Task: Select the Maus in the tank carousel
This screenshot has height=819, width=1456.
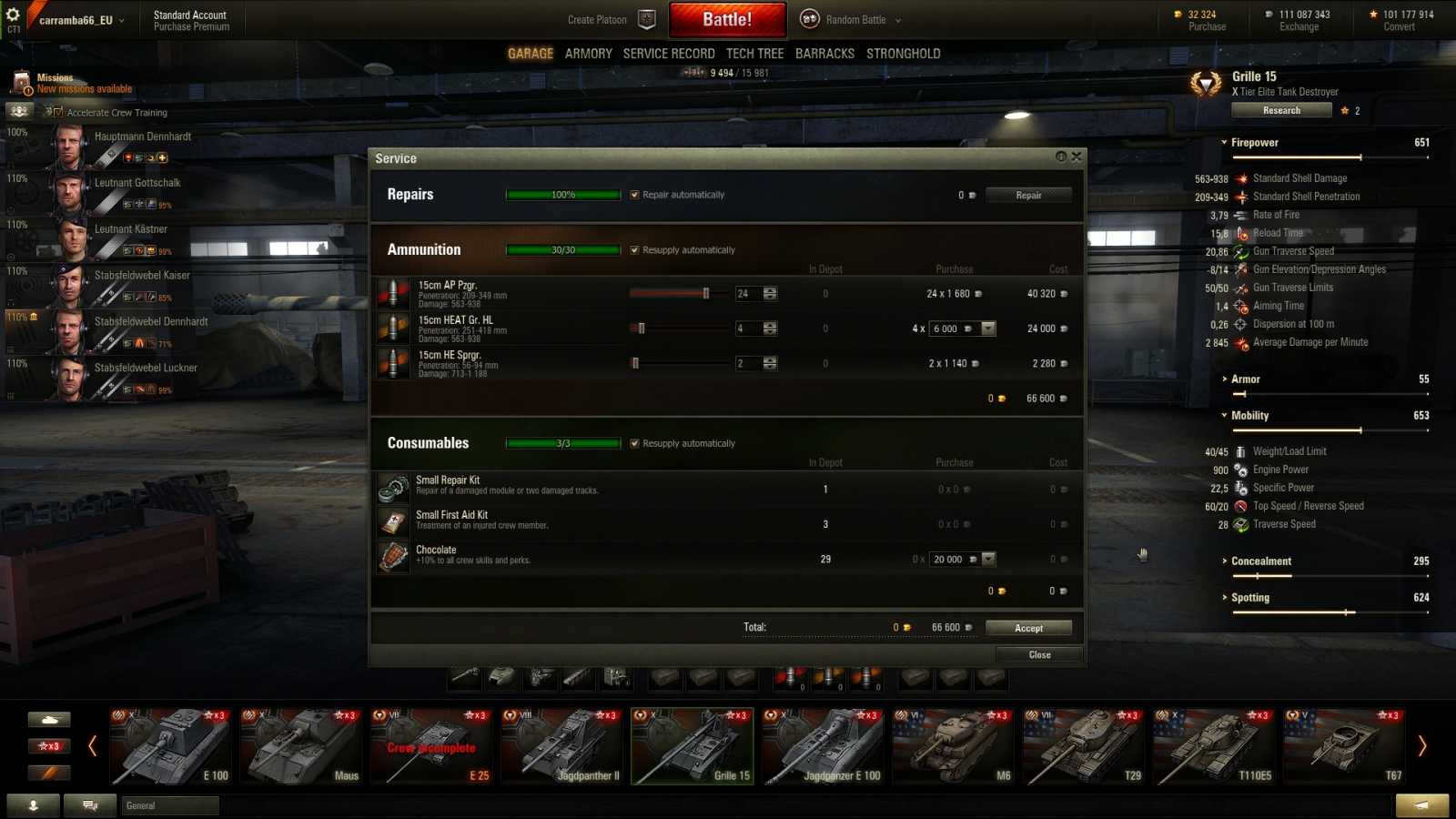Action: tap(302, 746)
